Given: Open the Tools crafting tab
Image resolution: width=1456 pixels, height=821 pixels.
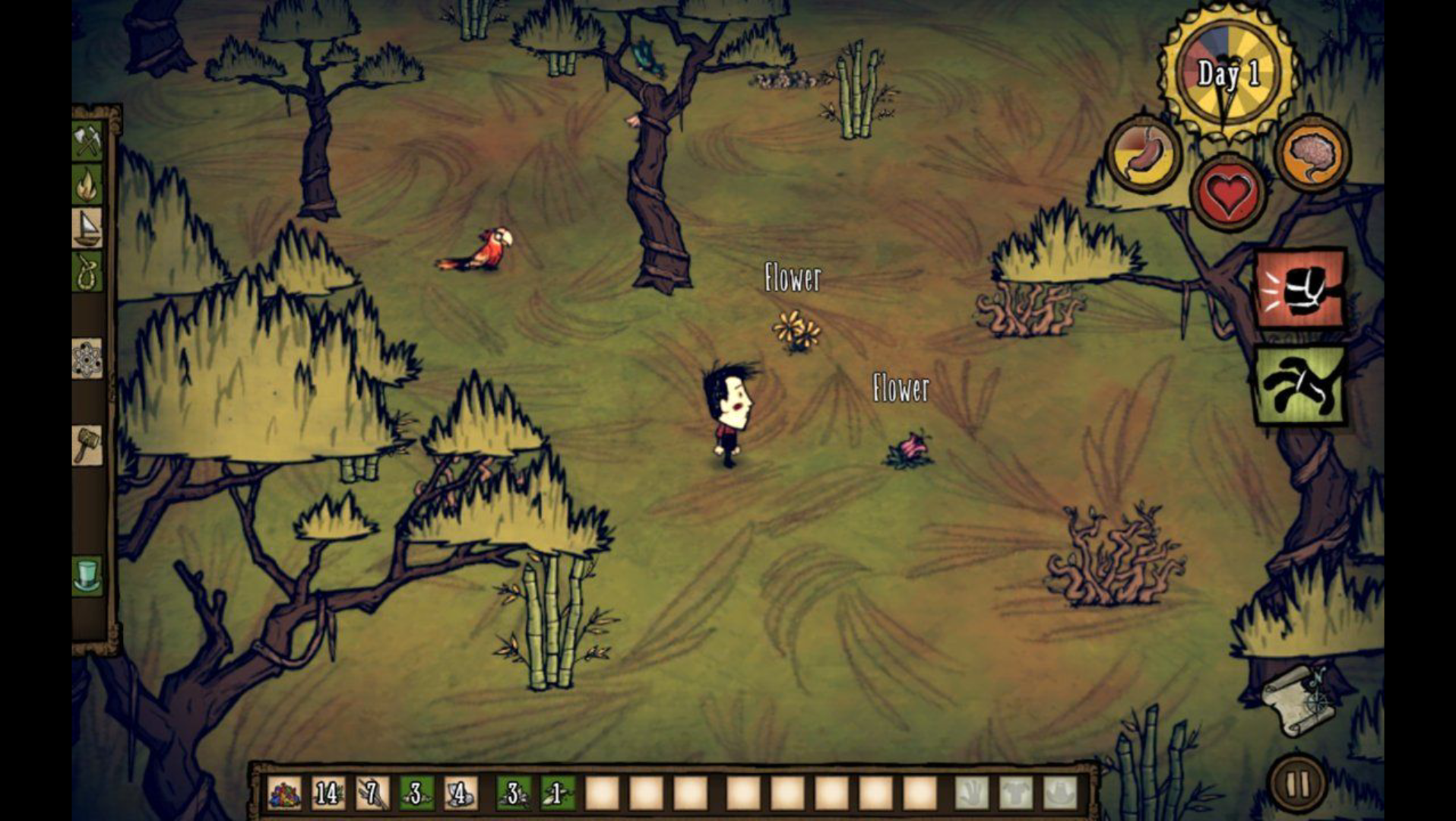Looking at the screenshot, I should [x=87, y=141].
